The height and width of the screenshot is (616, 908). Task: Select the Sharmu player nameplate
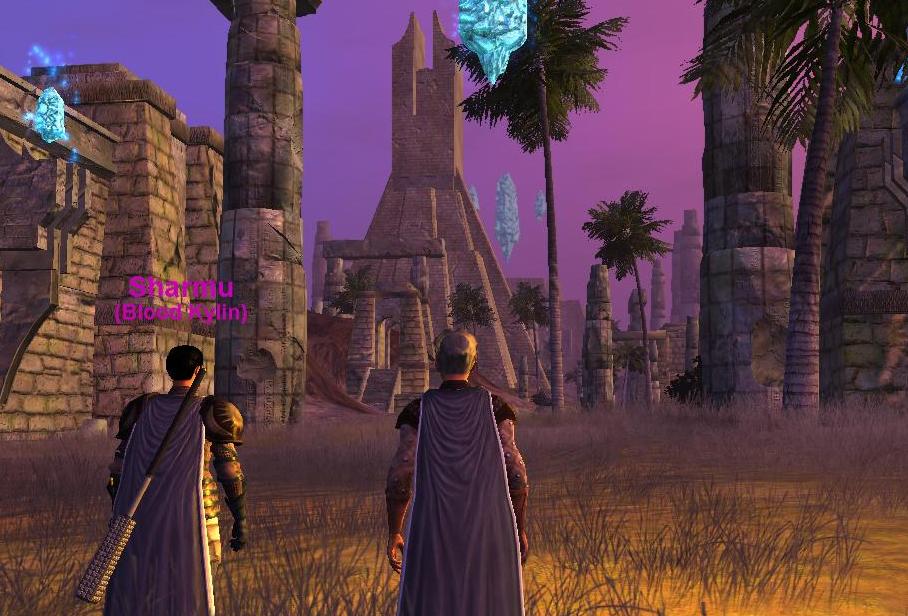(181, 289)
